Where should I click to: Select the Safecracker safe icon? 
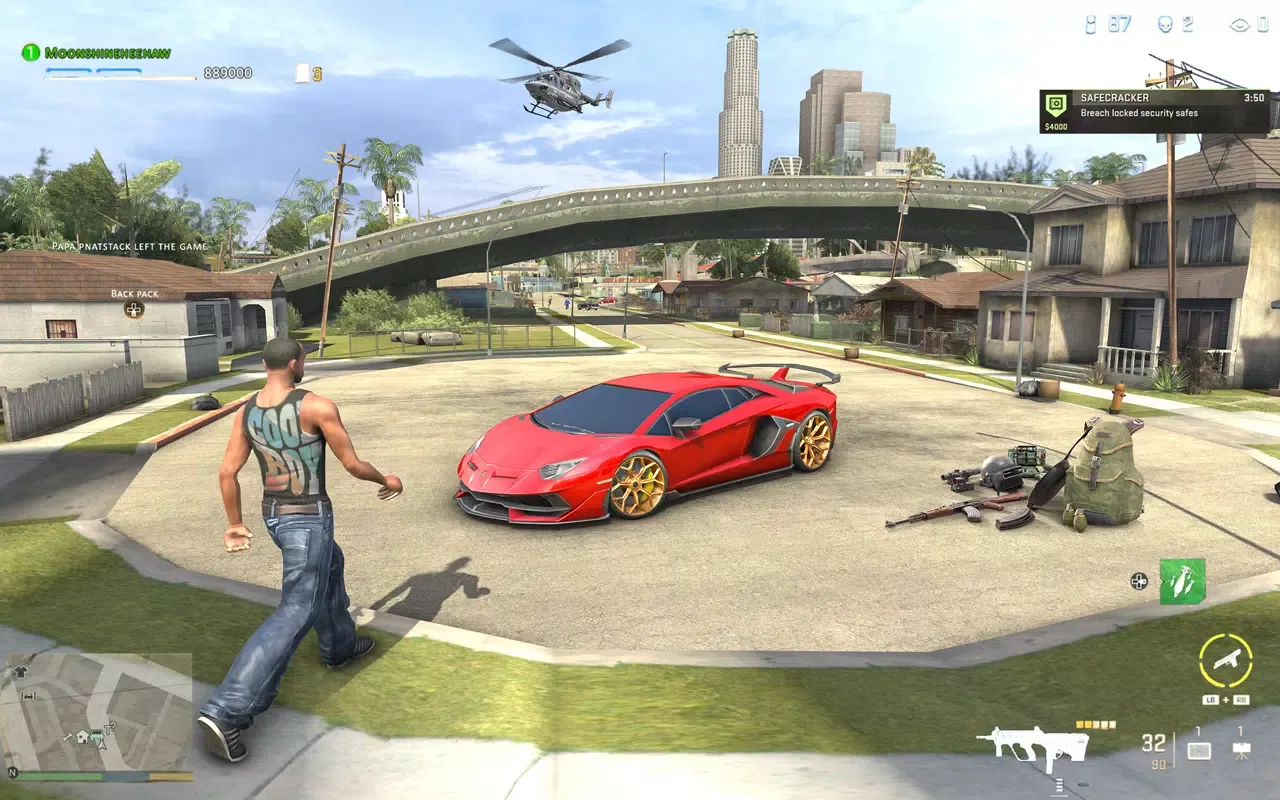pos(1056,104)
